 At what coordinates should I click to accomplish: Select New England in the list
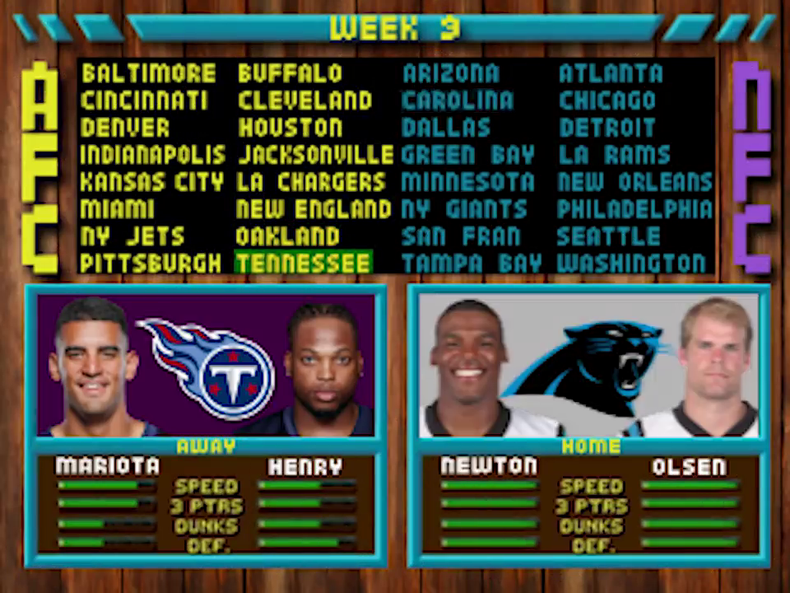pos(313,209)
